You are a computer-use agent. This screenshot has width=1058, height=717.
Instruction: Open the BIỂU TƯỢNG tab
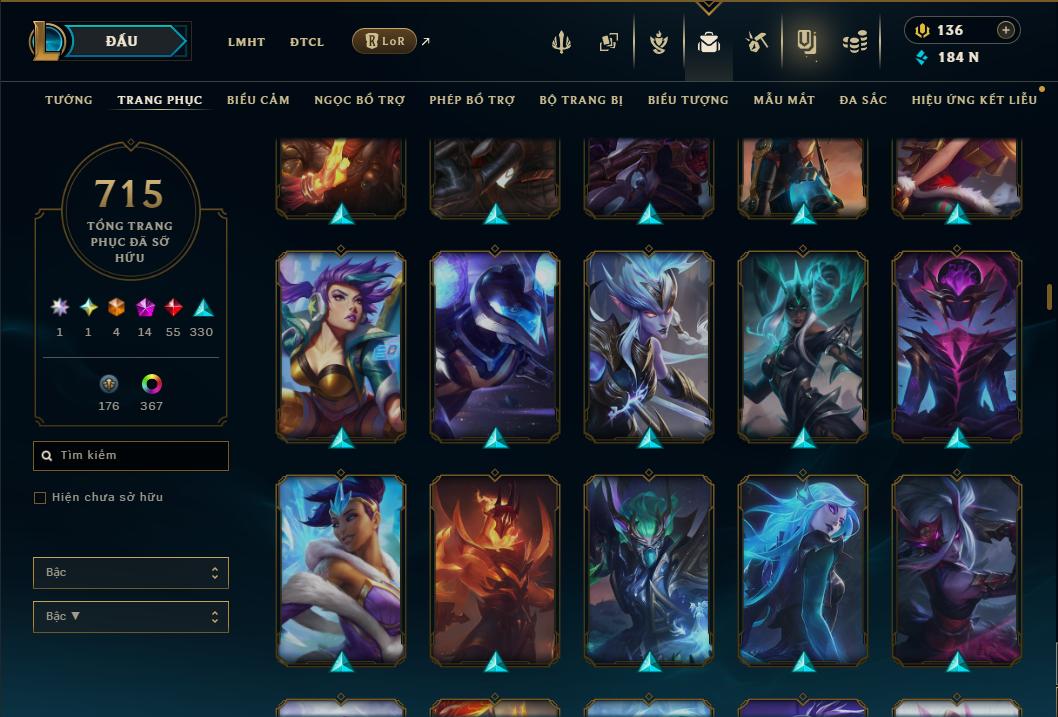click(688, 100)
